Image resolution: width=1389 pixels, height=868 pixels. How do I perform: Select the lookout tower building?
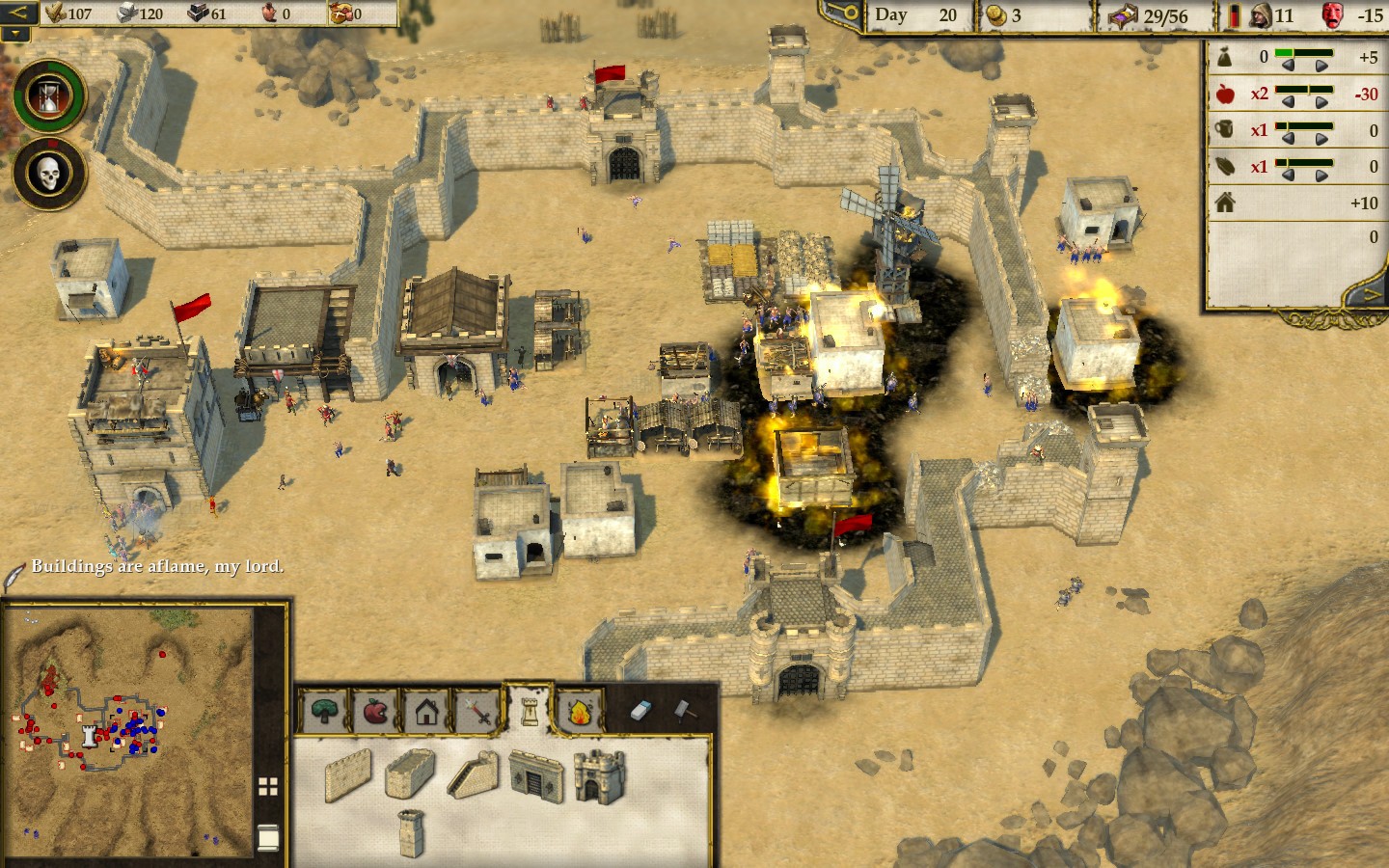tap(412, 832)
